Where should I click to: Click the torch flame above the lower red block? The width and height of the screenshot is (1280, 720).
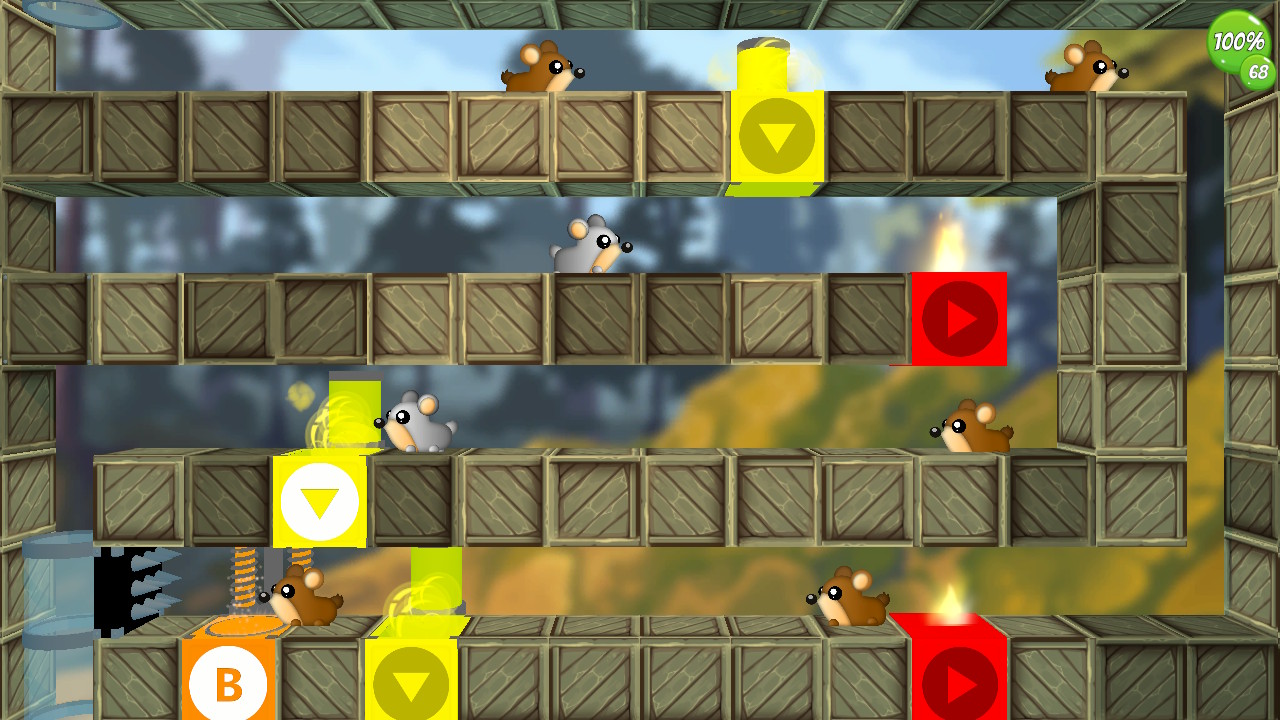click(x=950, y=600)
